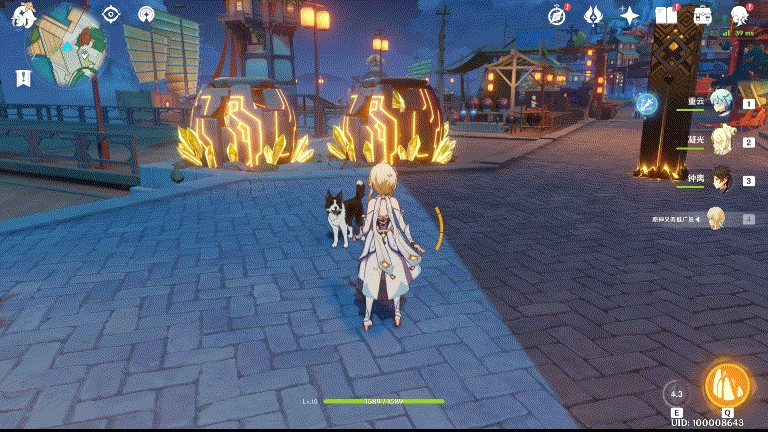Switch to party member 钟离
Viewport: 768px width, 432px height.
(720, 180)
